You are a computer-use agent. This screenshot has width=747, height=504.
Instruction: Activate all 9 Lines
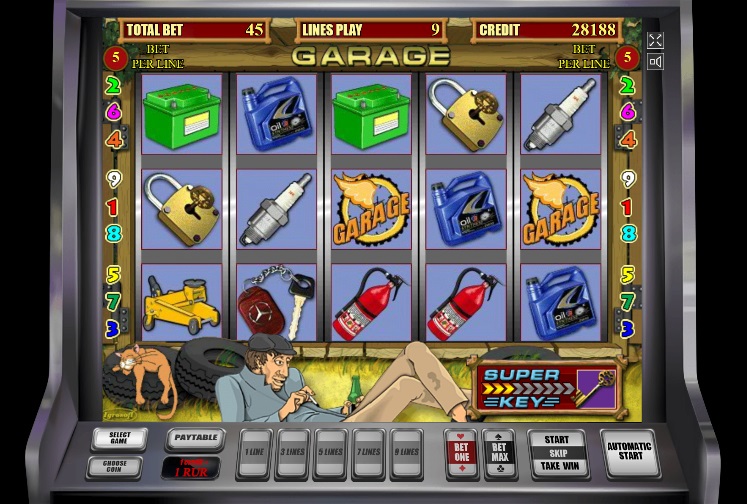406,453
